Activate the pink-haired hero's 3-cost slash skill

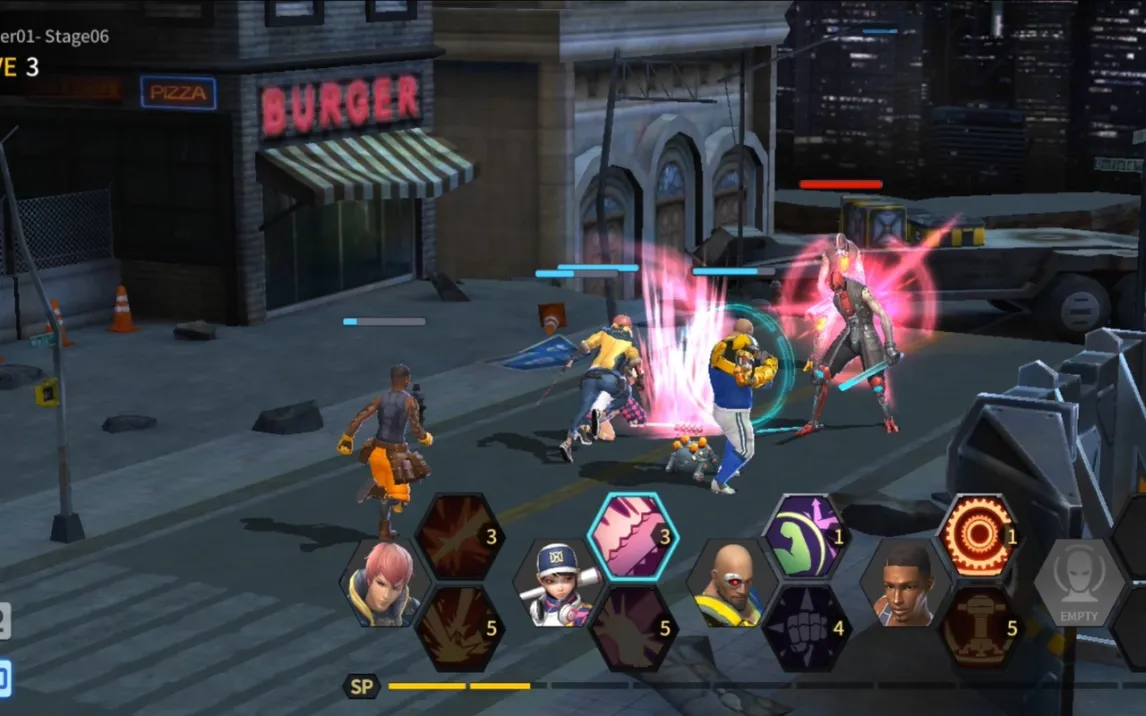[x=459, y=537]
